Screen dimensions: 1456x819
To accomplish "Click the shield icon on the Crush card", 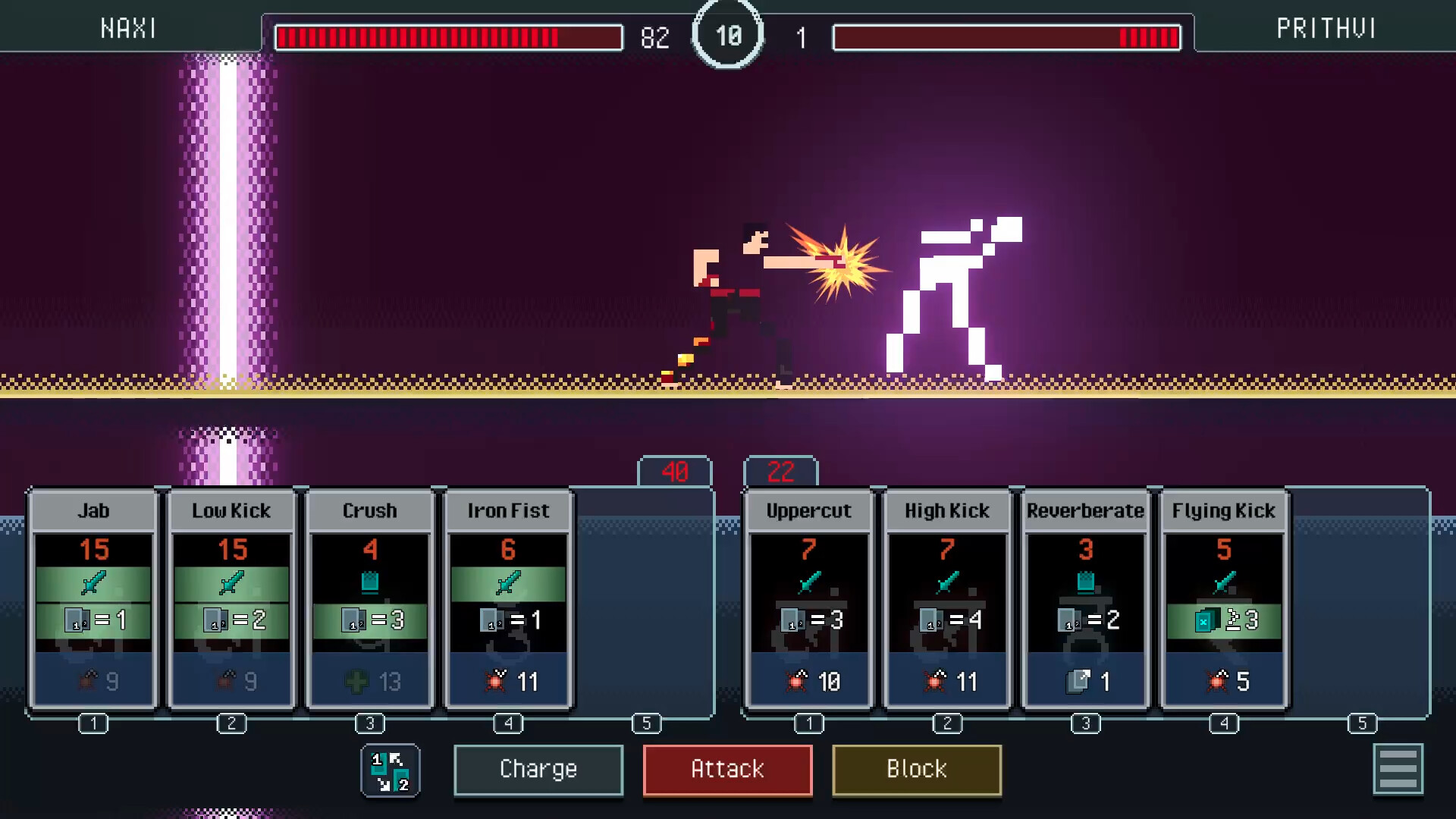I will (370, 581).
